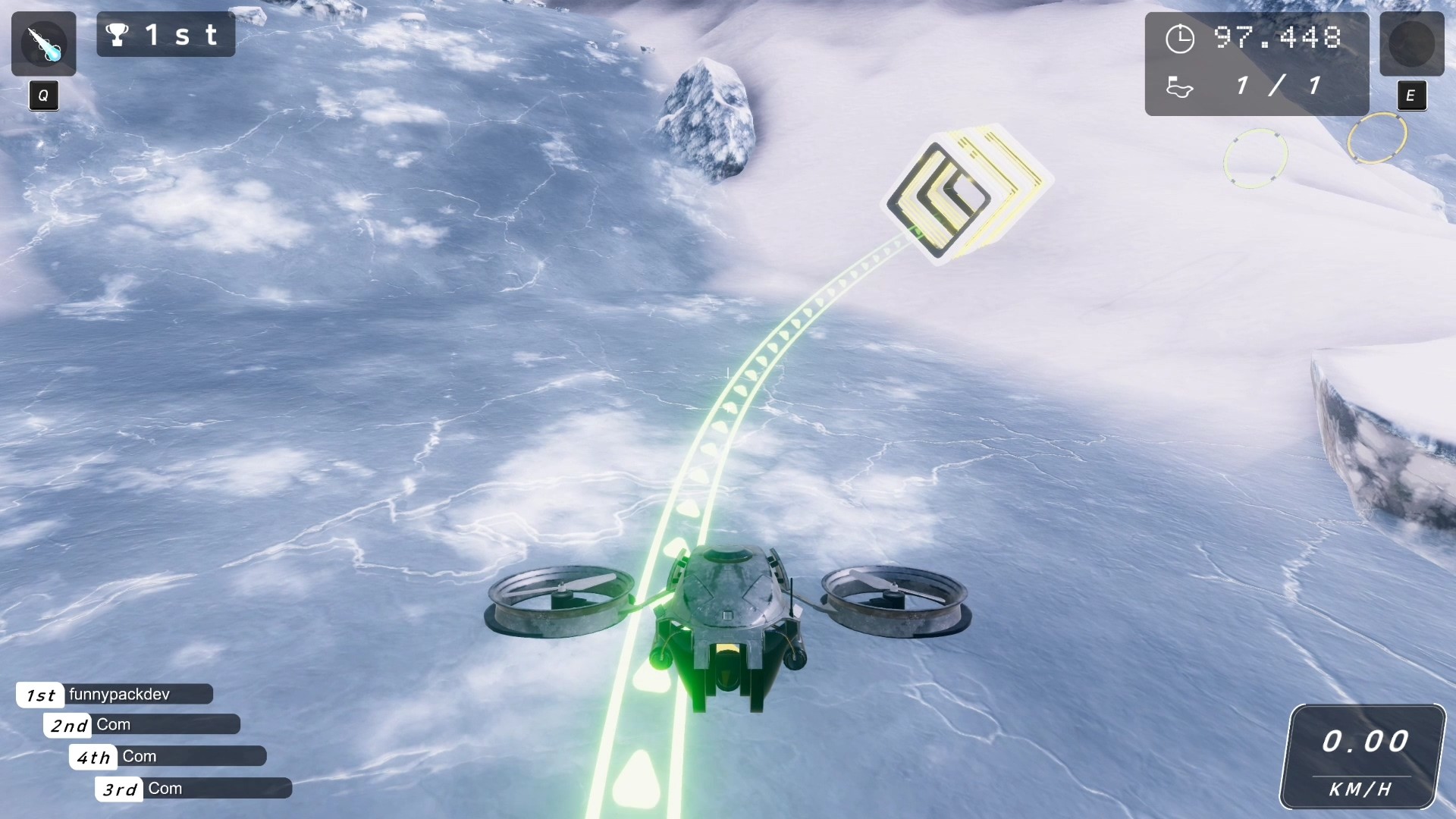Click the empty item slot near E key
Image resolution: width=1456 pixels, height=819 pixels.
1412,44
